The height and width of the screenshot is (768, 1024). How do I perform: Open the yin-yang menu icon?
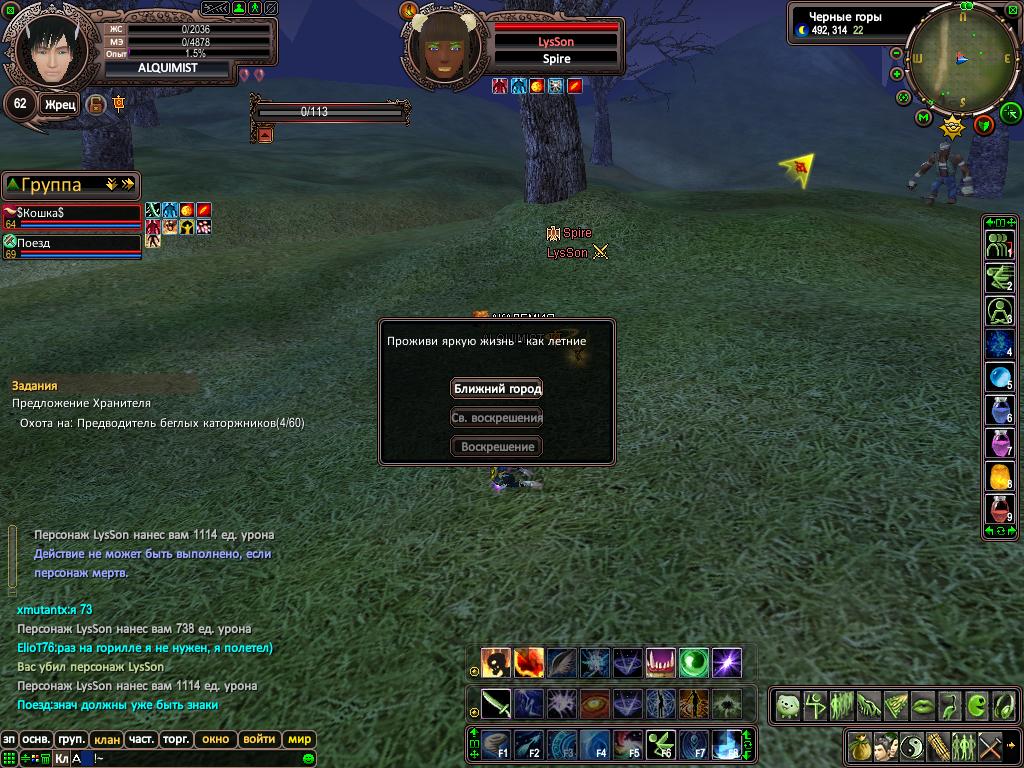tap(911, 746)
